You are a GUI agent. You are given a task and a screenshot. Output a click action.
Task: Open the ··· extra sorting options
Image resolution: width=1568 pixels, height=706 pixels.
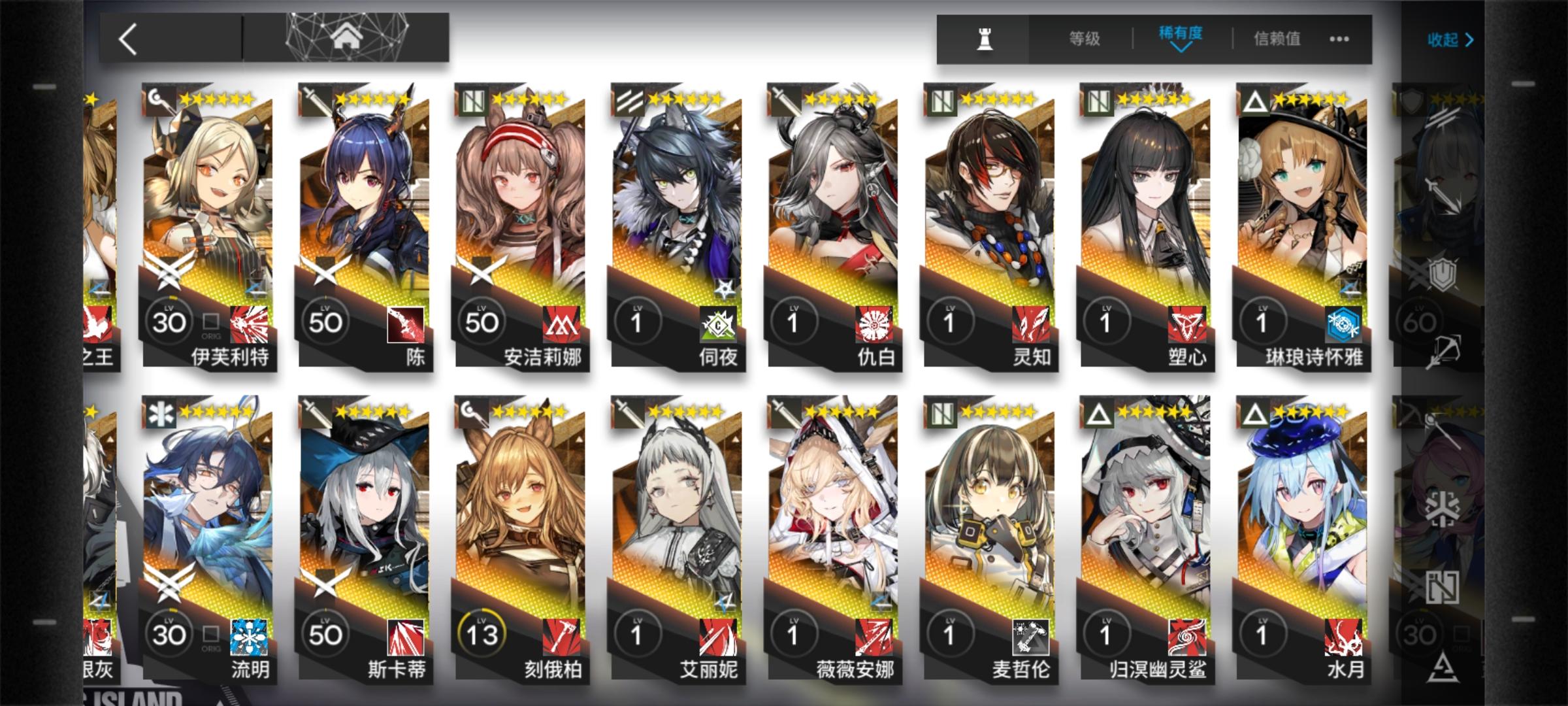(1337, 39)
